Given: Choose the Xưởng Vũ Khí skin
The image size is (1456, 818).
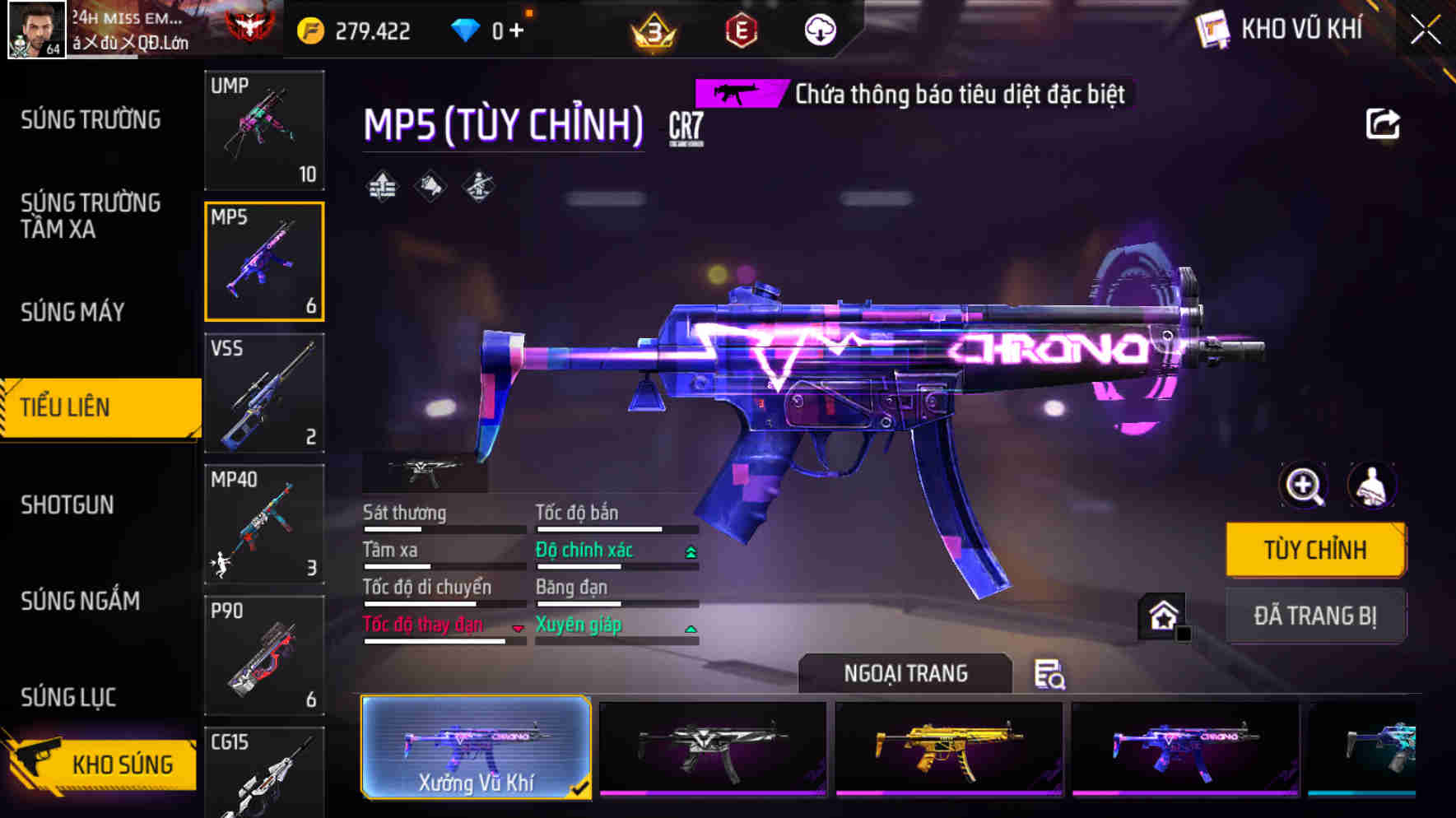Looking at the screenshot, I should (x=476, y=747).
